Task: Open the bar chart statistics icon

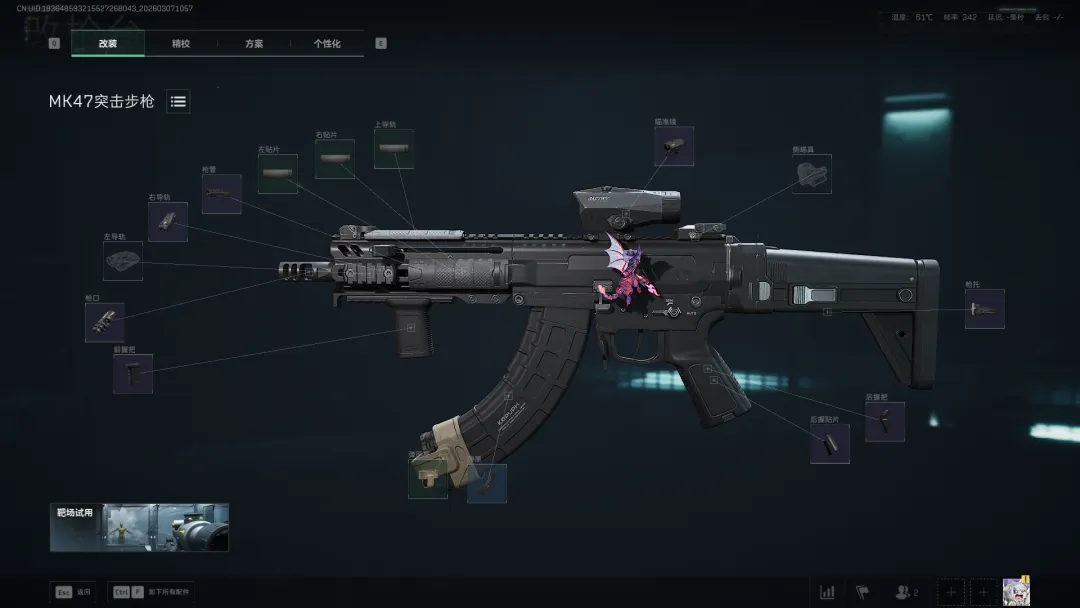Action: point(827,592)
